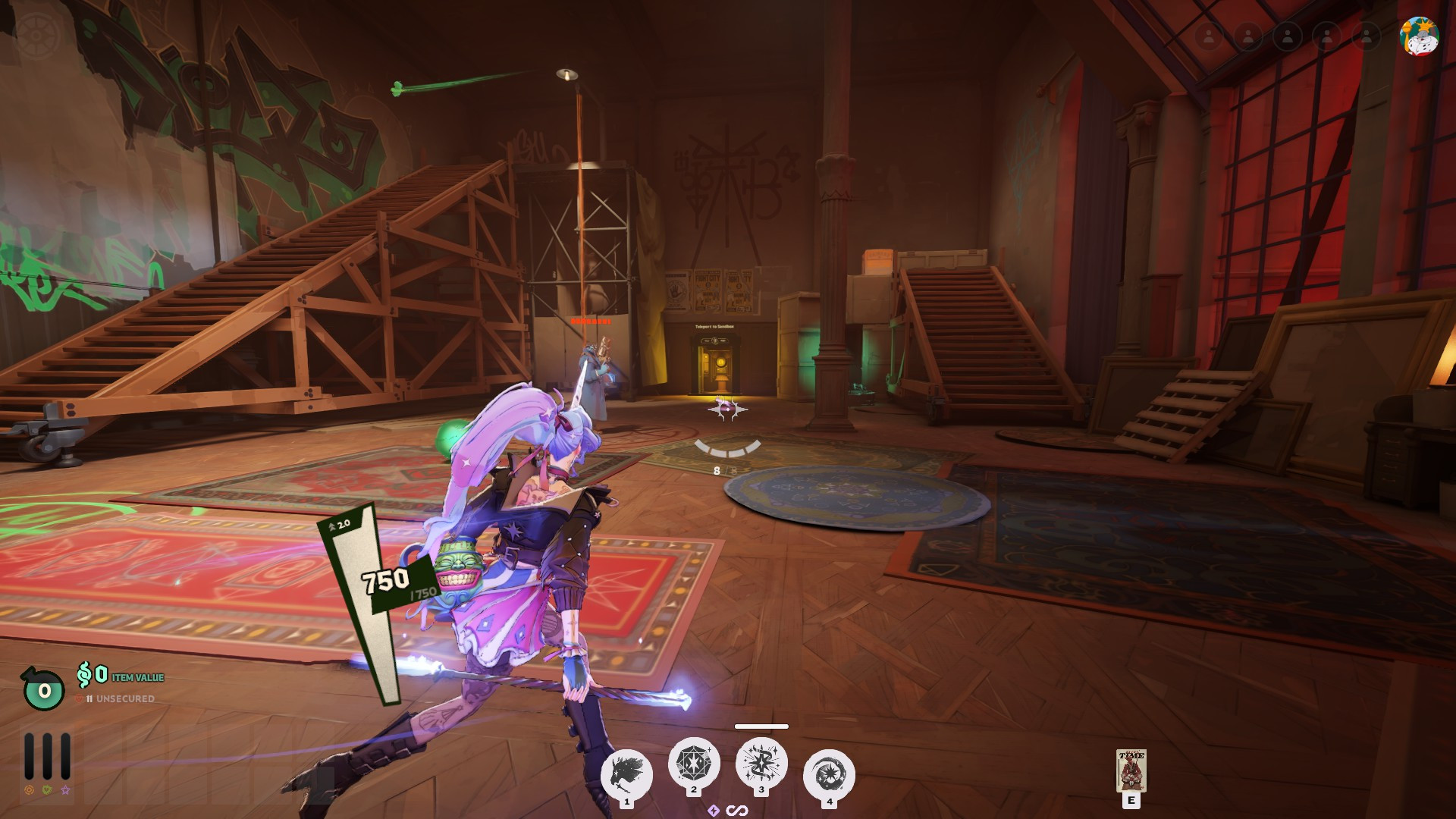This screenshot has width=1456, height=819.
Task: Trigger the starburst ribbon ability
Action: tap(761, 763)
